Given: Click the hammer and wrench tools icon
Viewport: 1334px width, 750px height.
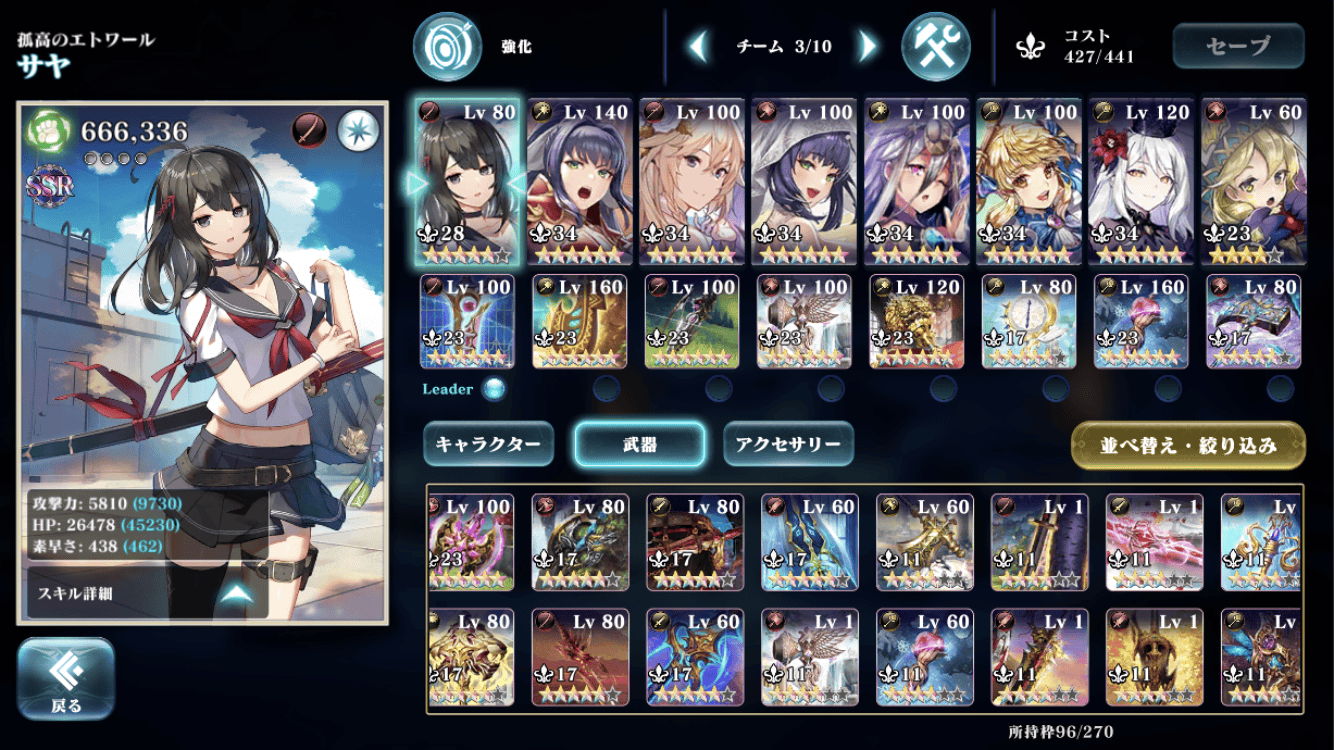Looking at the screenshot, I should [x=936, y=46].
